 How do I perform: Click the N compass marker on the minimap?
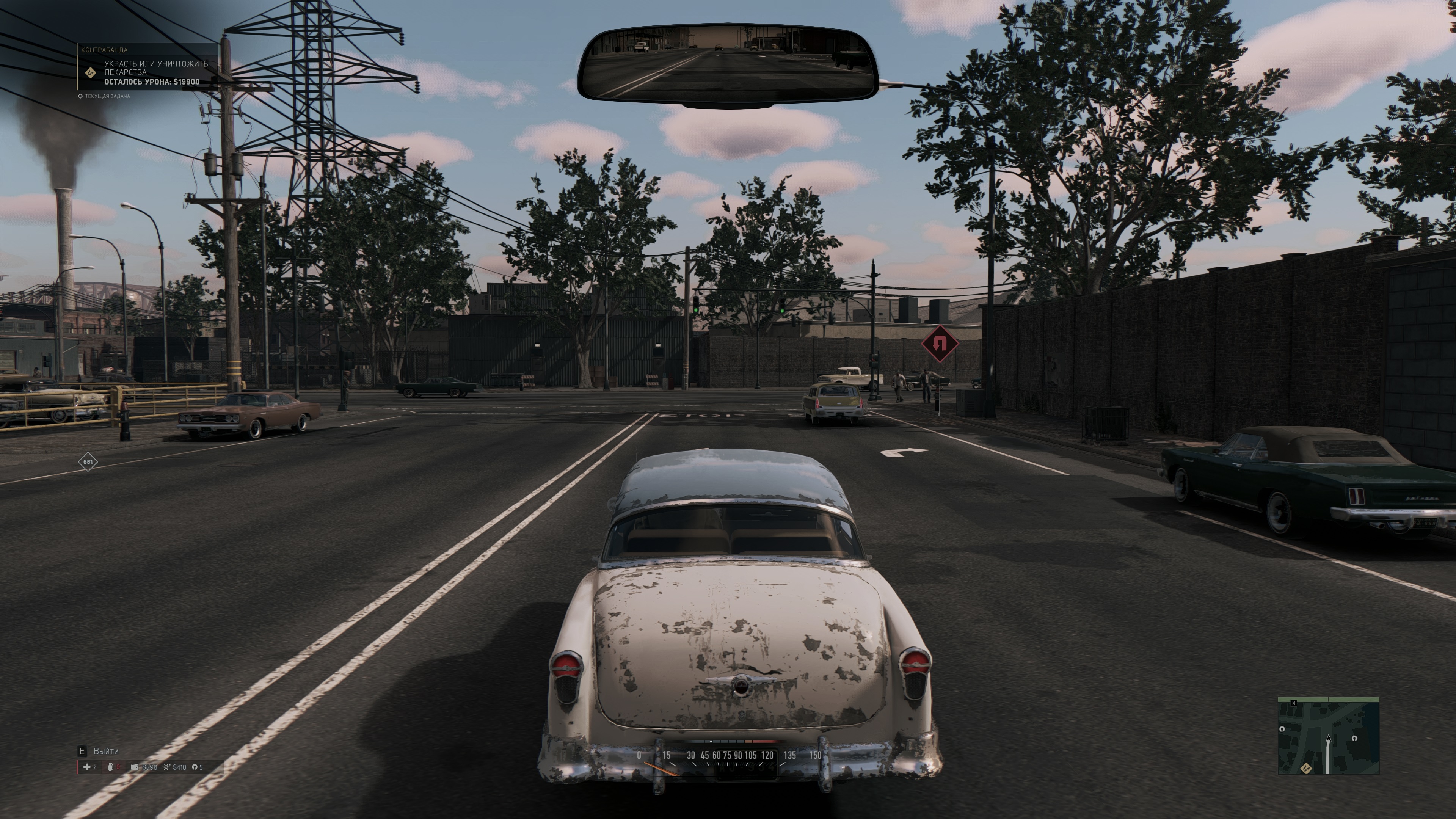click(1294, 703)
